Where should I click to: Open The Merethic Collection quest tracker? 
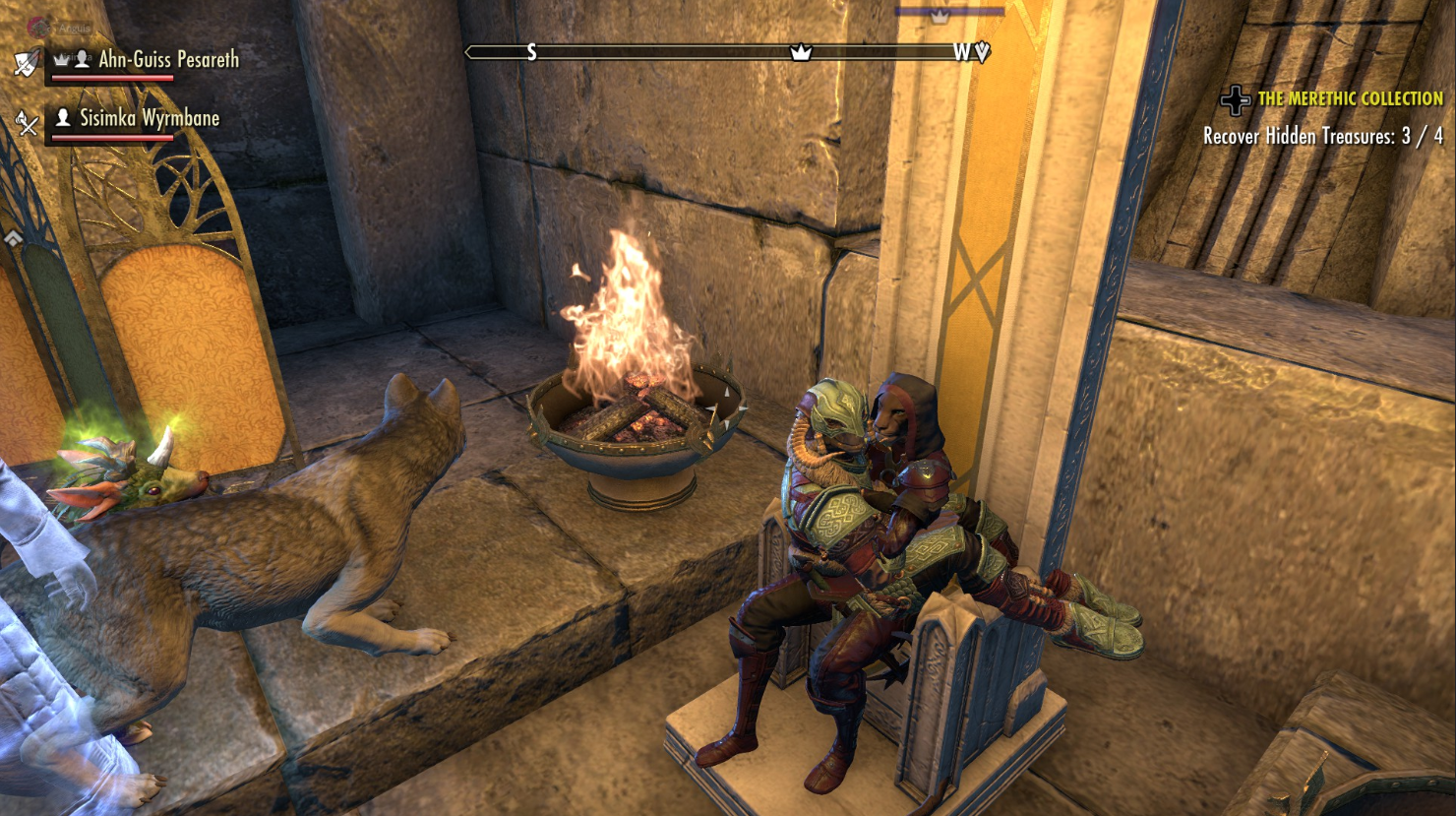pyautogui.click(x=1350, y=98)
